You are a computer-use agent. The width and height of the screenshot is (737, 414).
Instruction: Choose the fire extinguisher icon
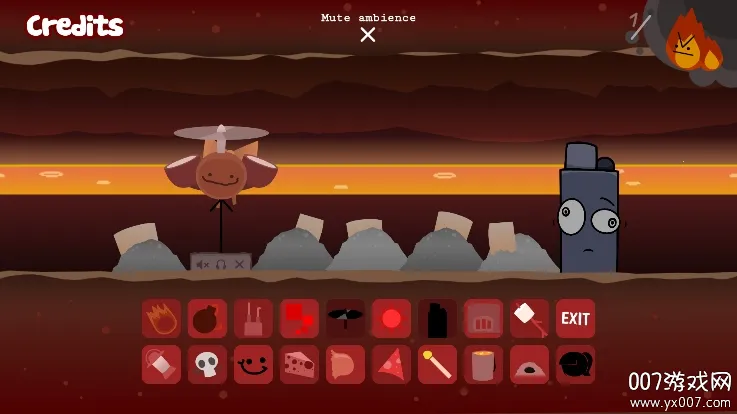[162, 365]
